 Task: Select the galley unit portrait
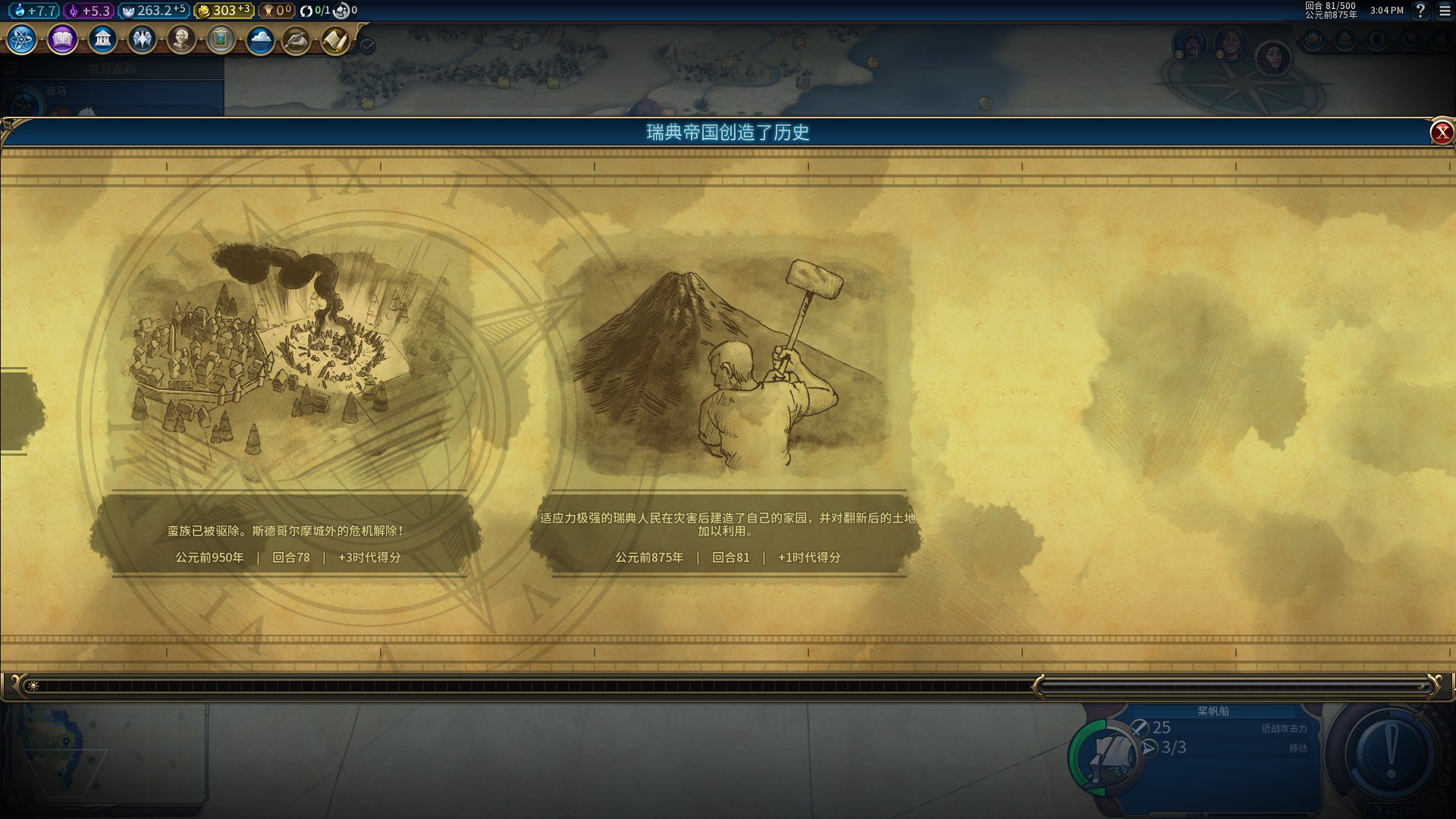(1110, 755)
